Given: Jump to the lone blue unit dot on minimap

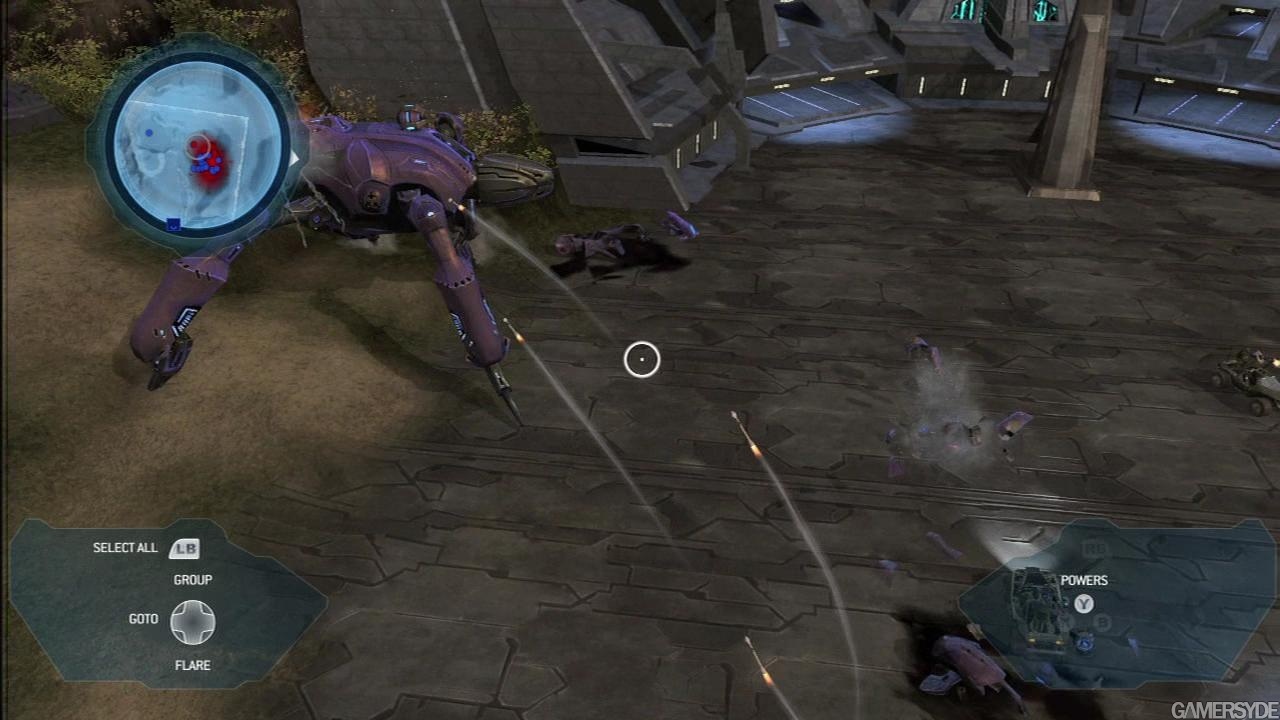Looking at the screenshot, I should tap(149, 132).
